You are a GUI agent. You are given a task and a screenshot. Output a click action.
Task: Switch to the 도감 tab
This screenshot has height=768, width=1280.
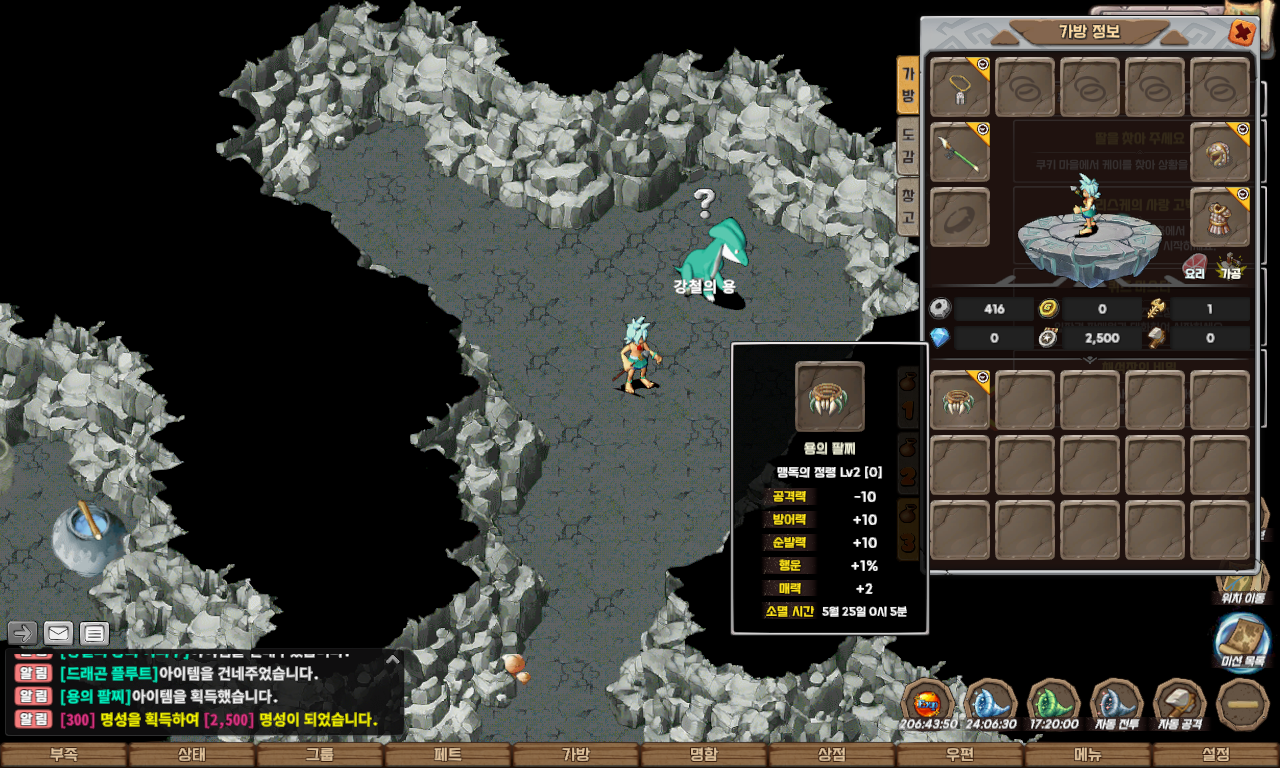(907, 147)
